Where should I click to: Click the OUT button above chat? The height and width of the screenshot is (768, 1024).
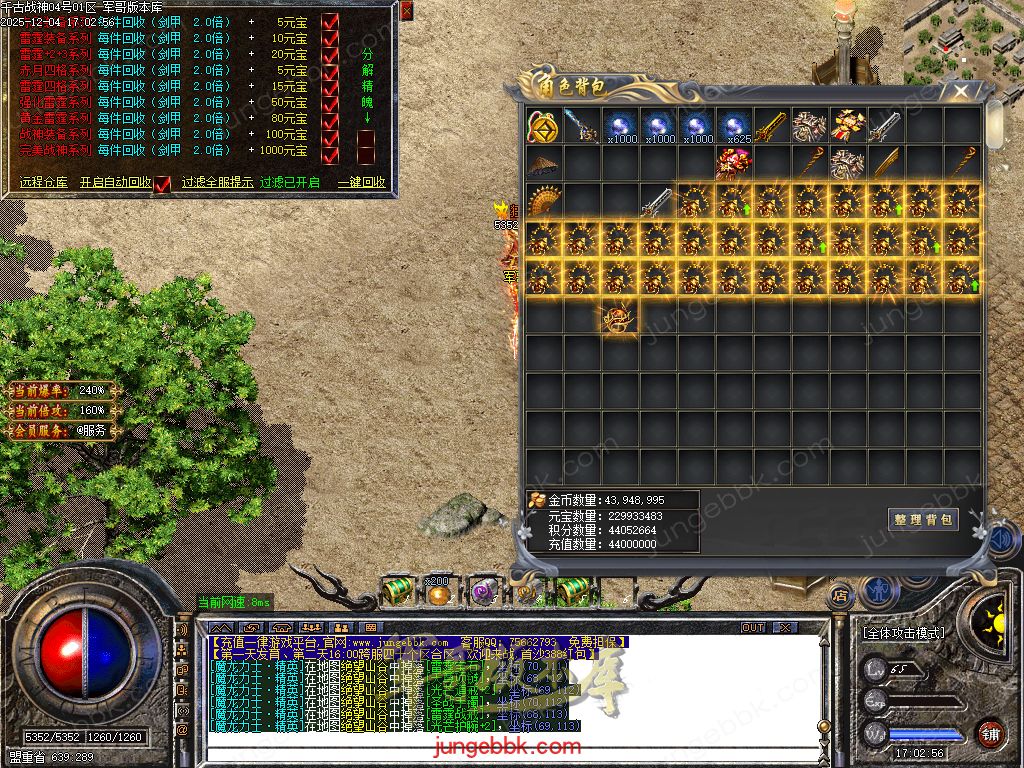[x=753, y=627]
